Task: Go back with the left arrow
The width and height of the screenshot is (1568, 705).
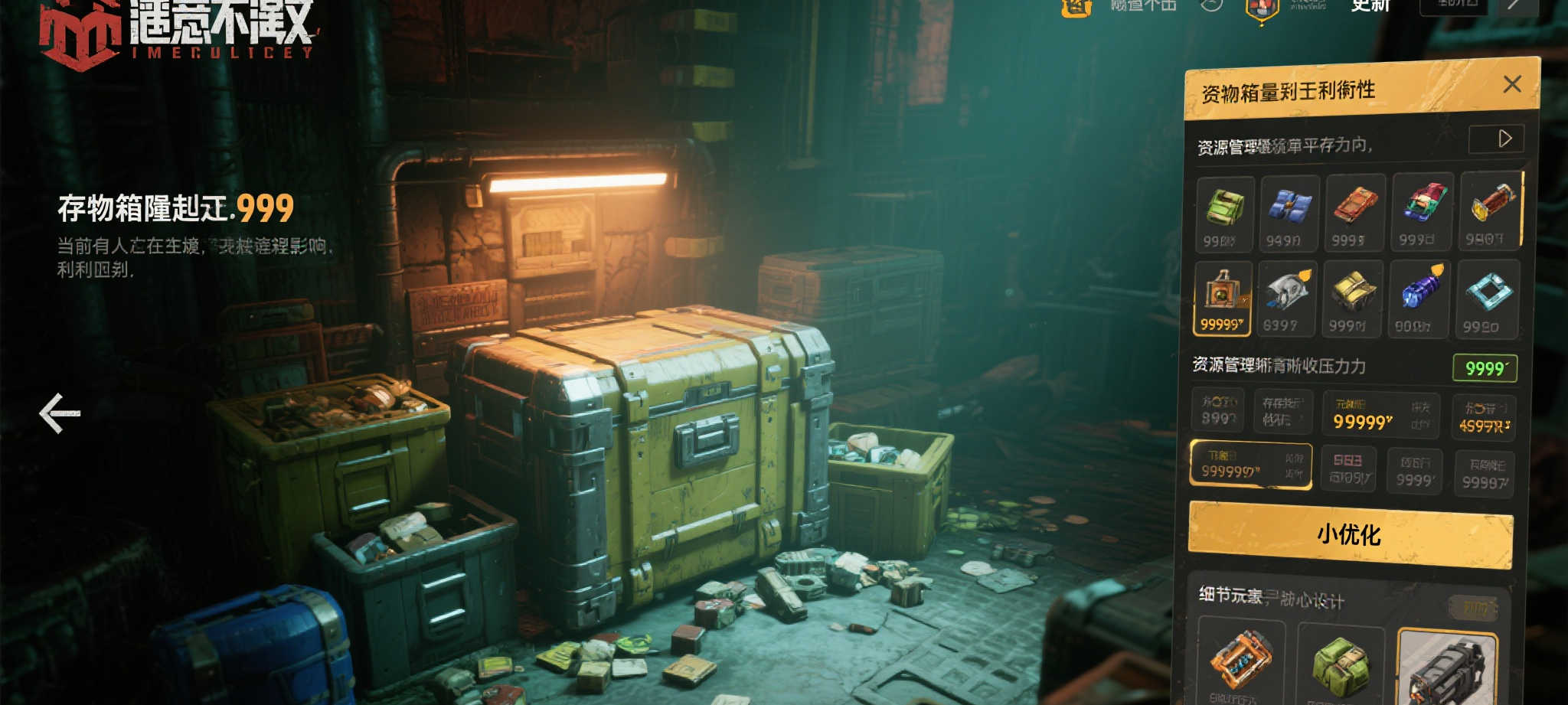Action: point(59,413)
